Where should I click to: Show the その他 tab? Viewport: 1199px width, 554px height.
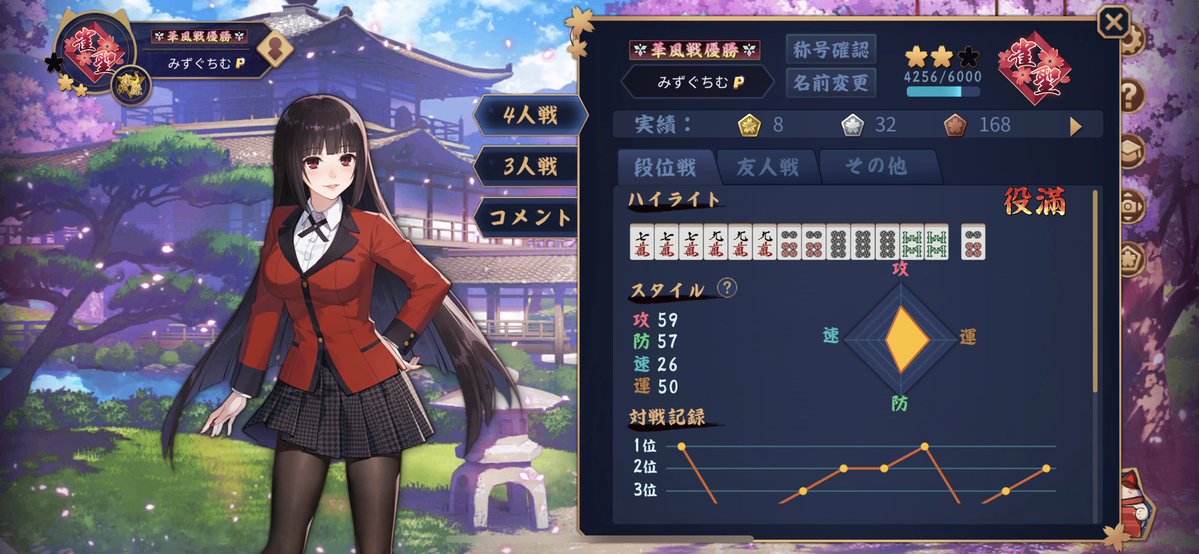click(x=877, y=166)
